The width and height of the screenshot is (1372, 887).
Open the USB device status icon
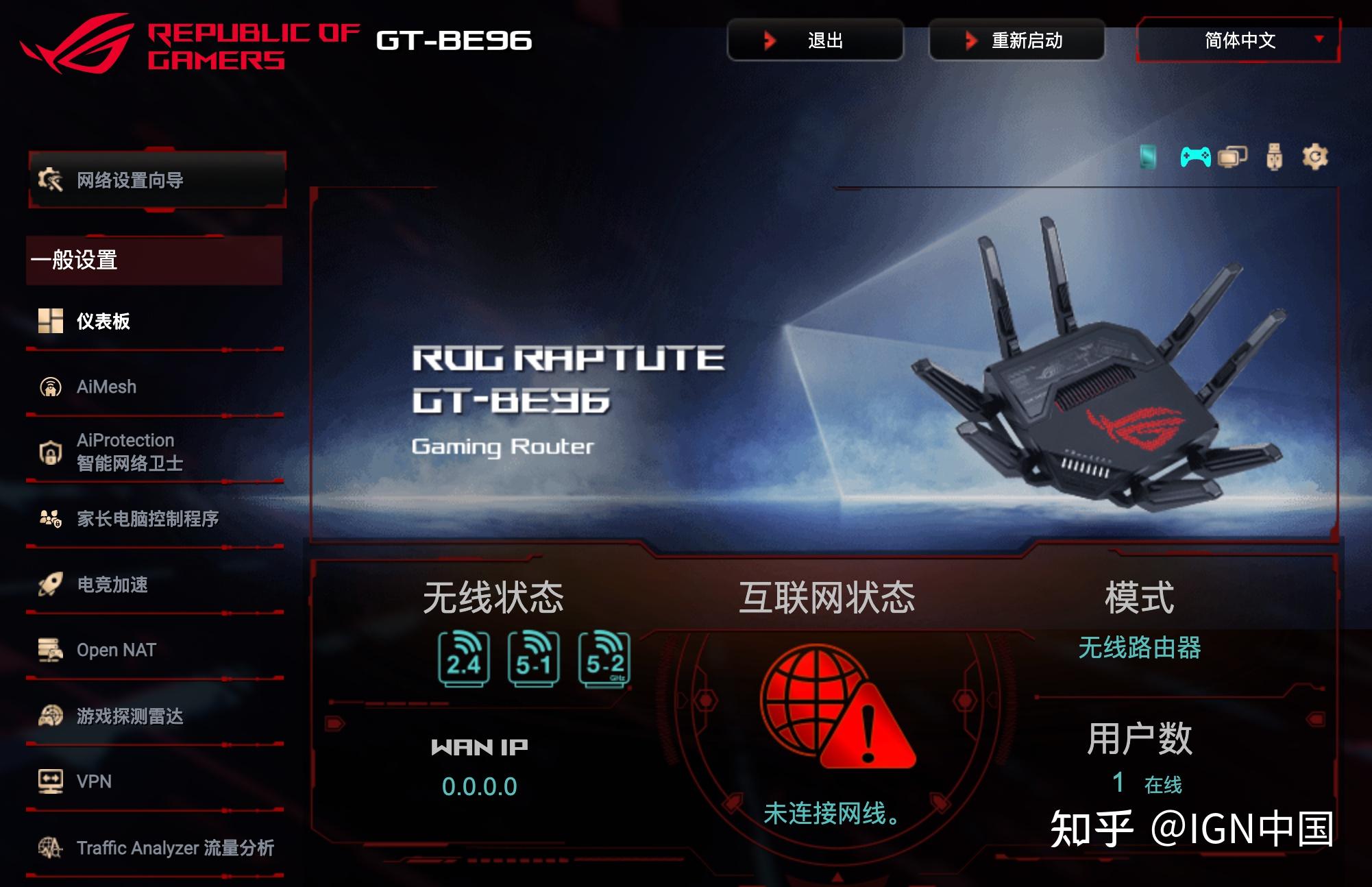click(x=1273, y=156)
